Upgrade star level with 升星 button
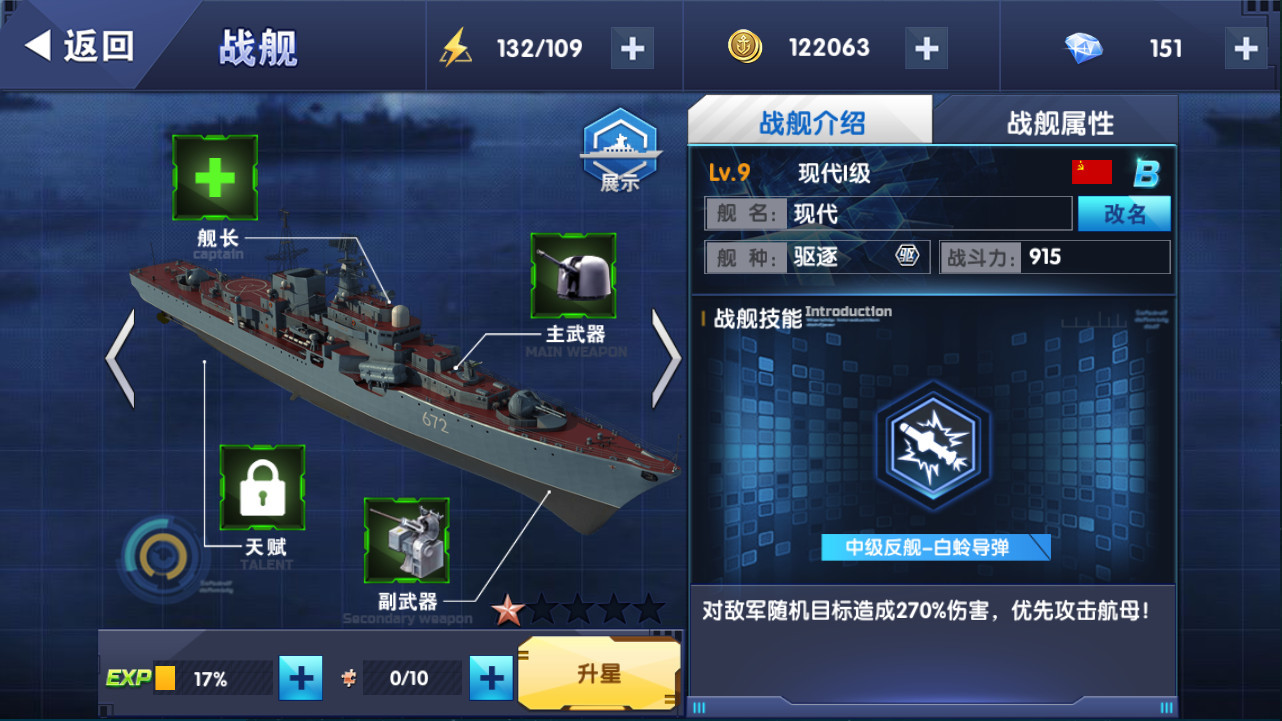 tap(599, 674)
